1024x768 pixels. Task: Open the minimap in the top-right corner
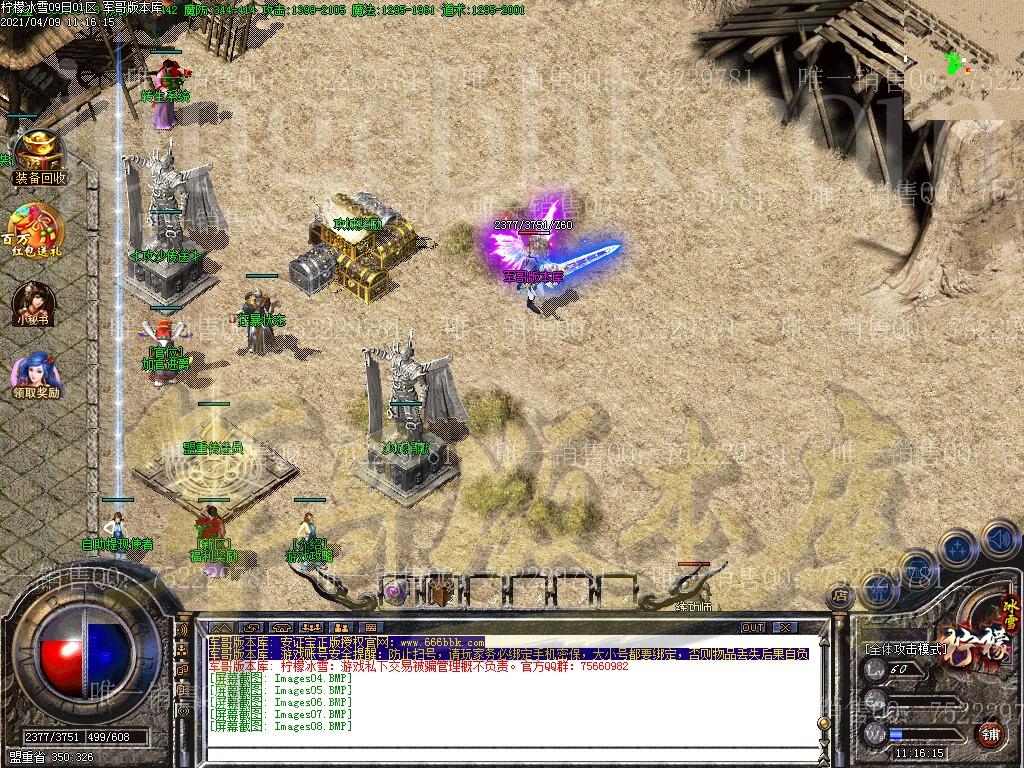[x=963, y=60]
